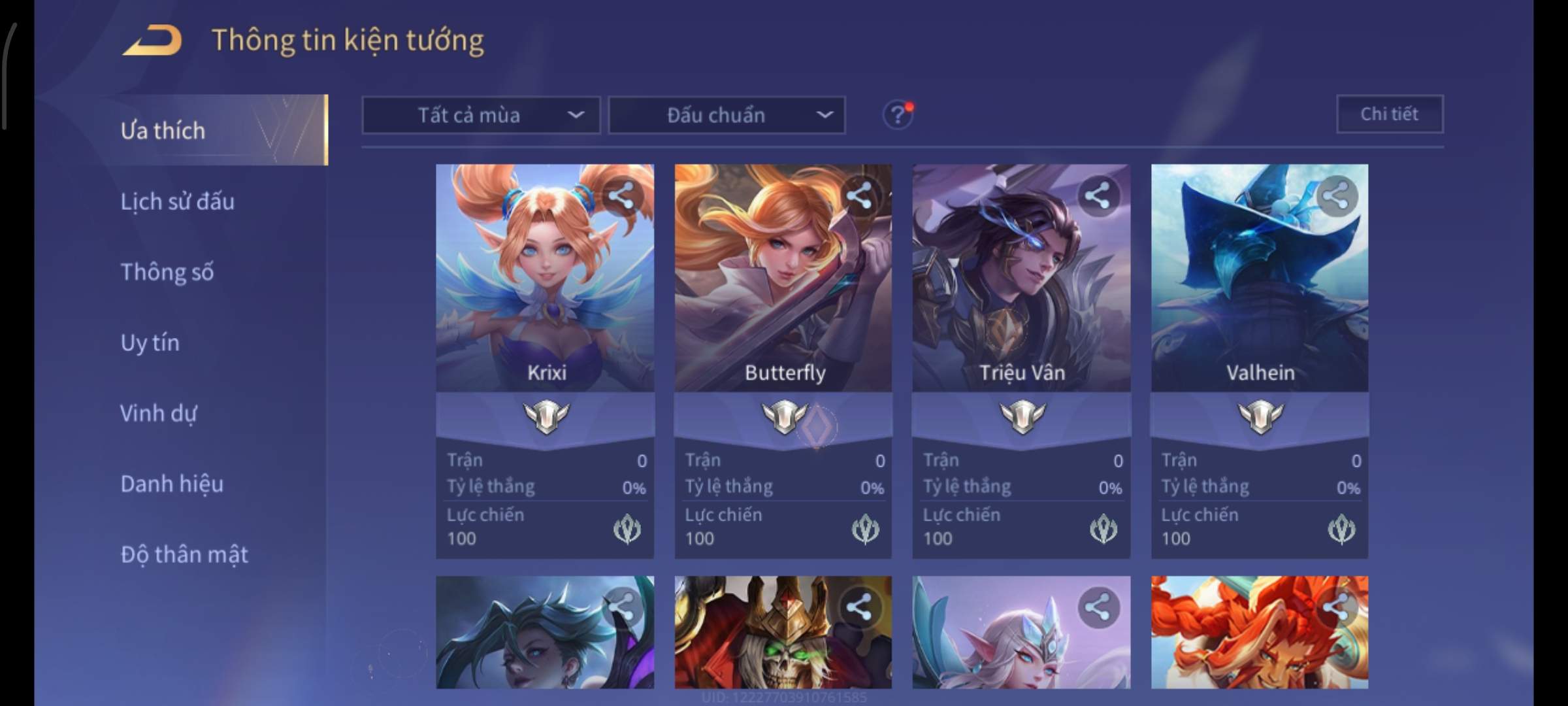
Task: Share the Krixi hero card
Action: (621, 195)
